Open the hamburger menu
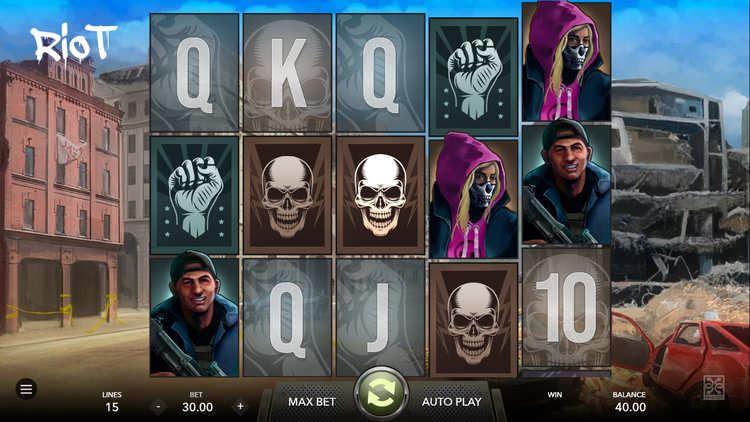This screenshot has width=750, height=422. point(26,389)
